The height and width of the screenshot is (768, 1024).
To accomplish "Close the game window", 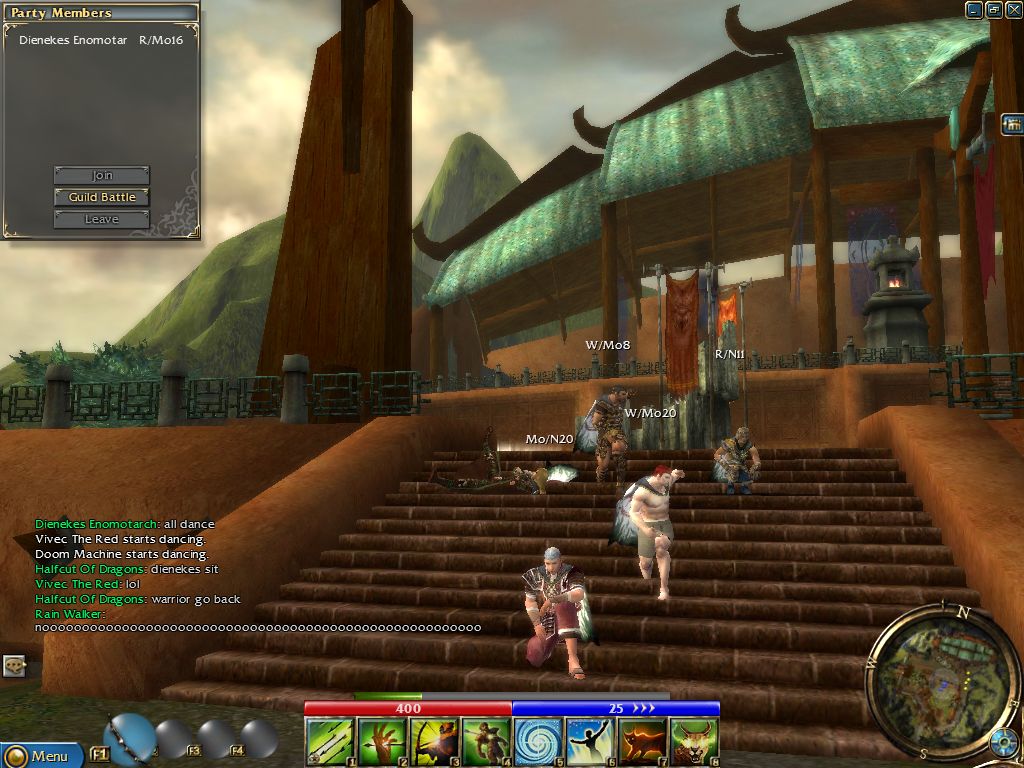I will 1014,10.
